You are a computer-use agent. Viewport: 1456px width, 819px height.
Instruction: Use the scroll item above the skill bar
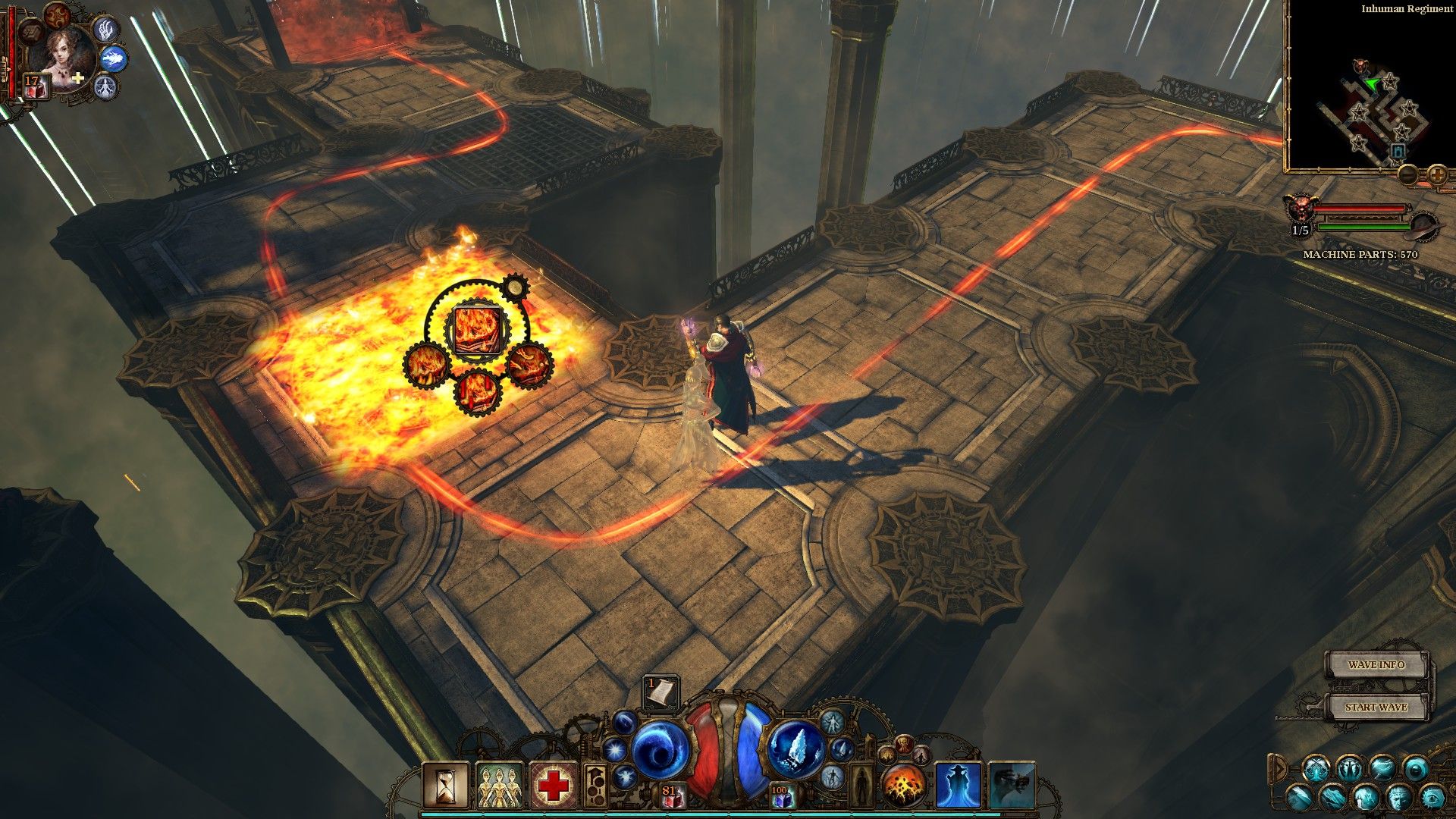point(661,692)
